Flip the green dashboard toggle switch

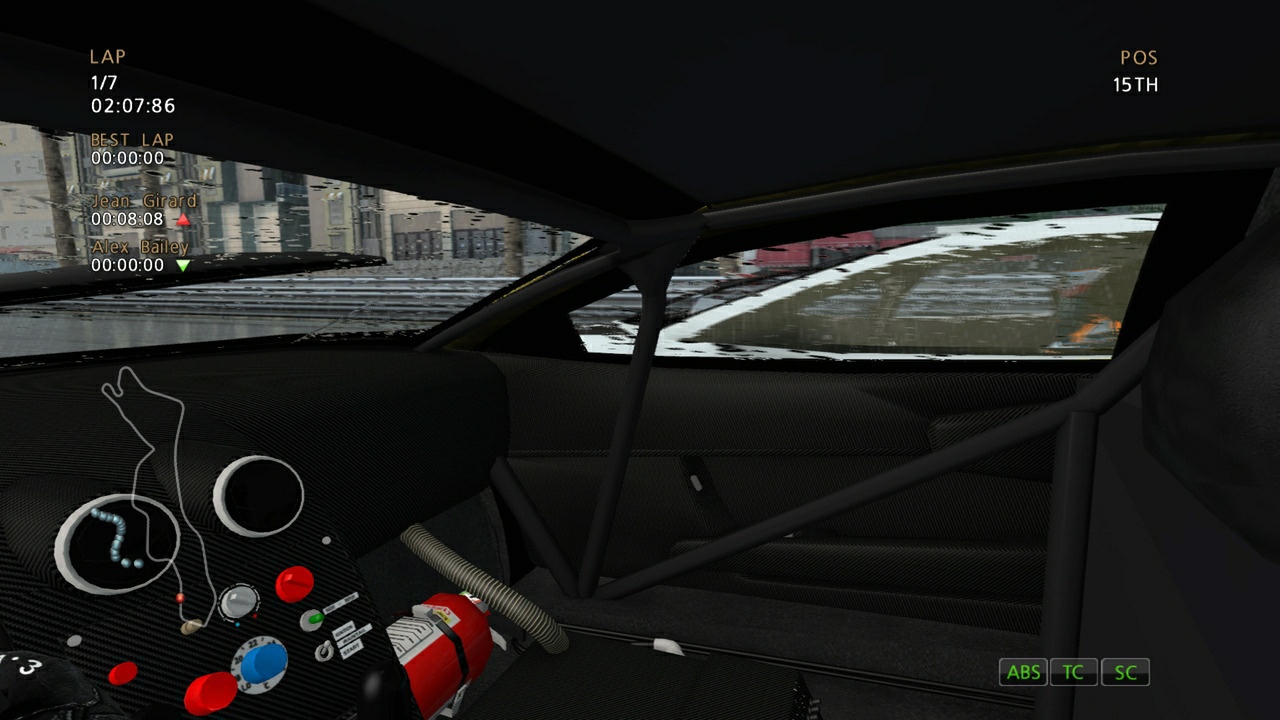(x=314, y=618)
